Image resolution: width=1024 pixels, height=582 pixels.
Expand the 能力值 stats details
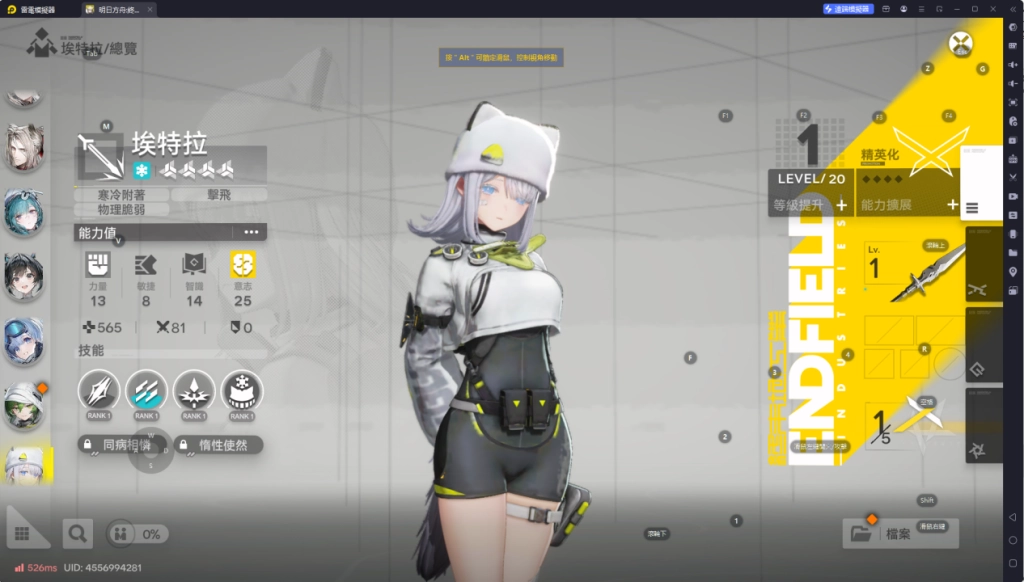coord(251,232)
